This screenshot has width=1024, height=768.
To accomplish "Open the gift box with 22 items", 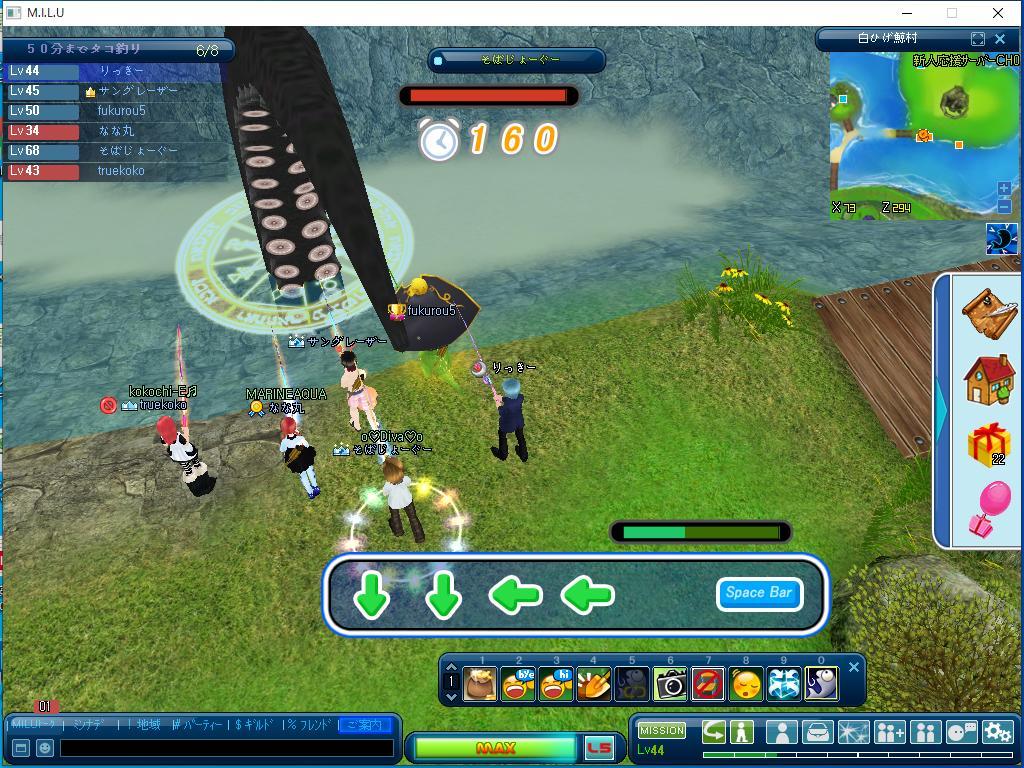I will pos(989,445).
